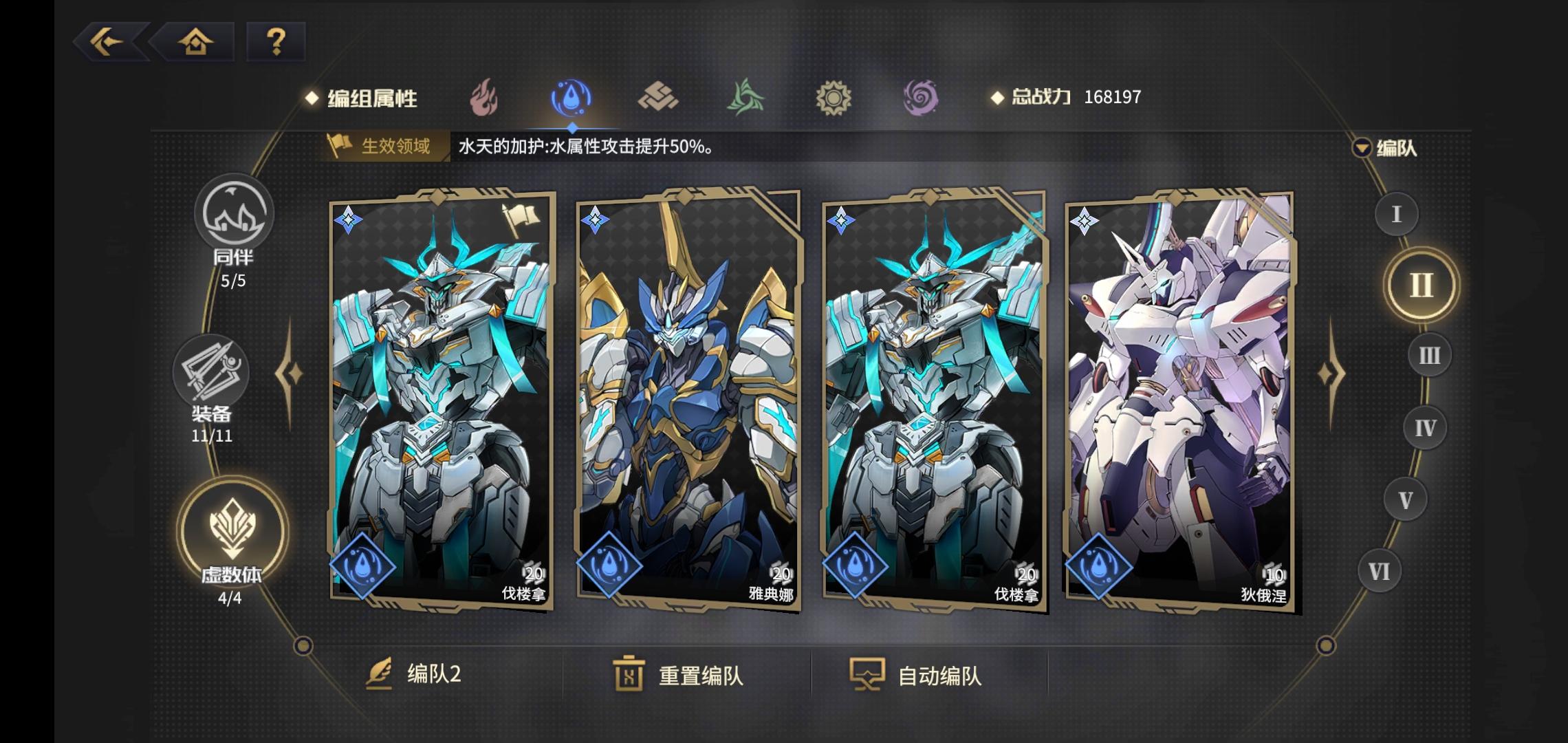1568x743 pixels.
Task: Click the dark element attribute icon
Action: (x=922, y=98)
